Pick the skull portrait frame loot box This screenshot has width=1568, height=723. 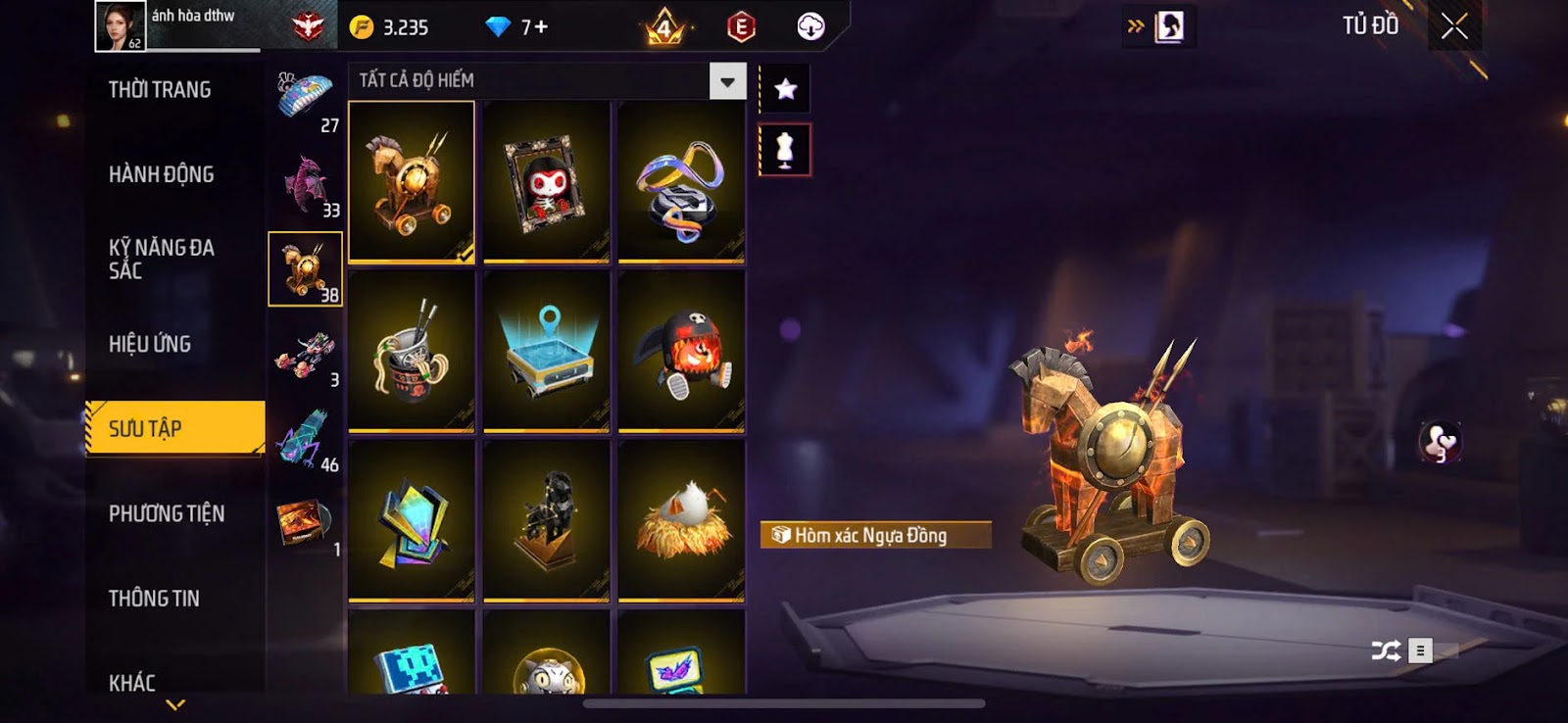point(546,182)
